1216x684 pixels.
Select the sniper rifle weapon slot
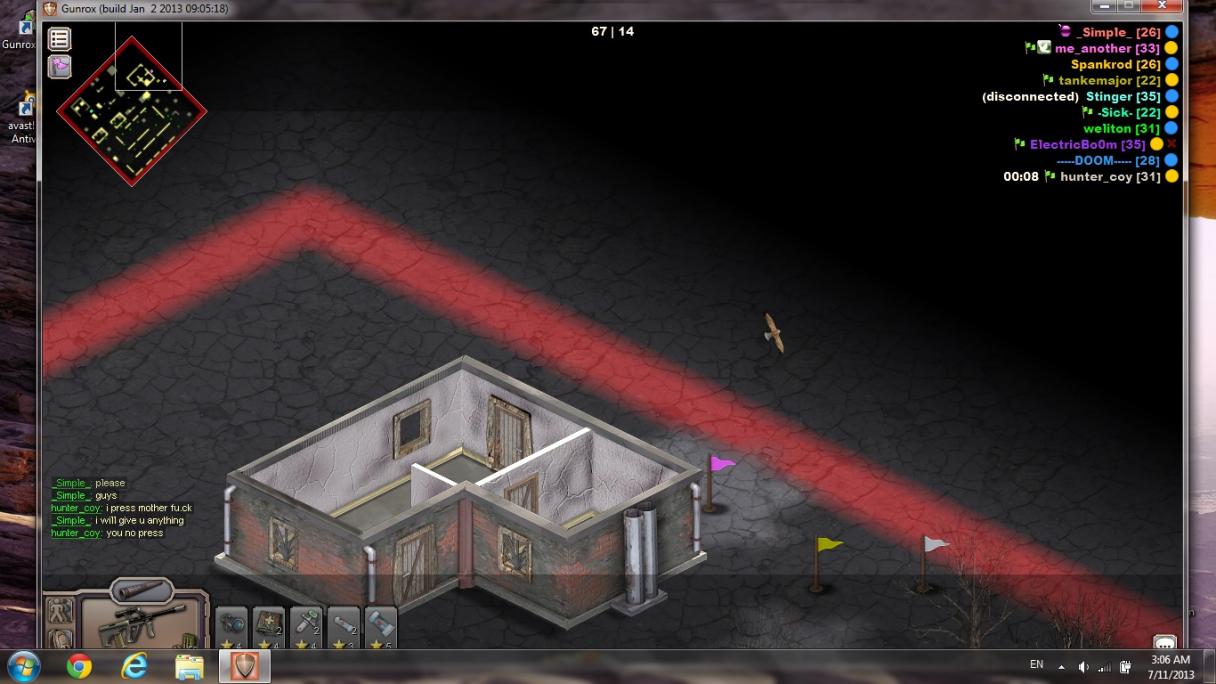tap(140, 620)
